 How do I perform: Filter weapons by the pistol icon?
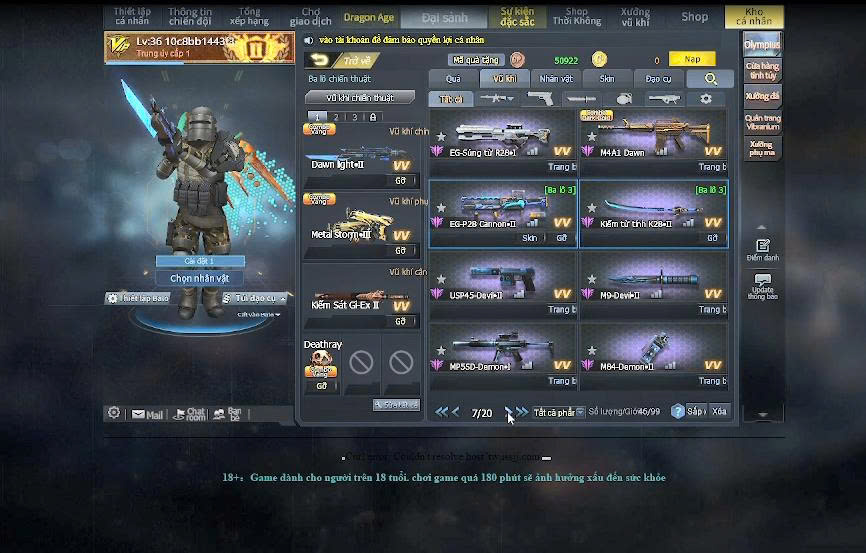(540, 99)
